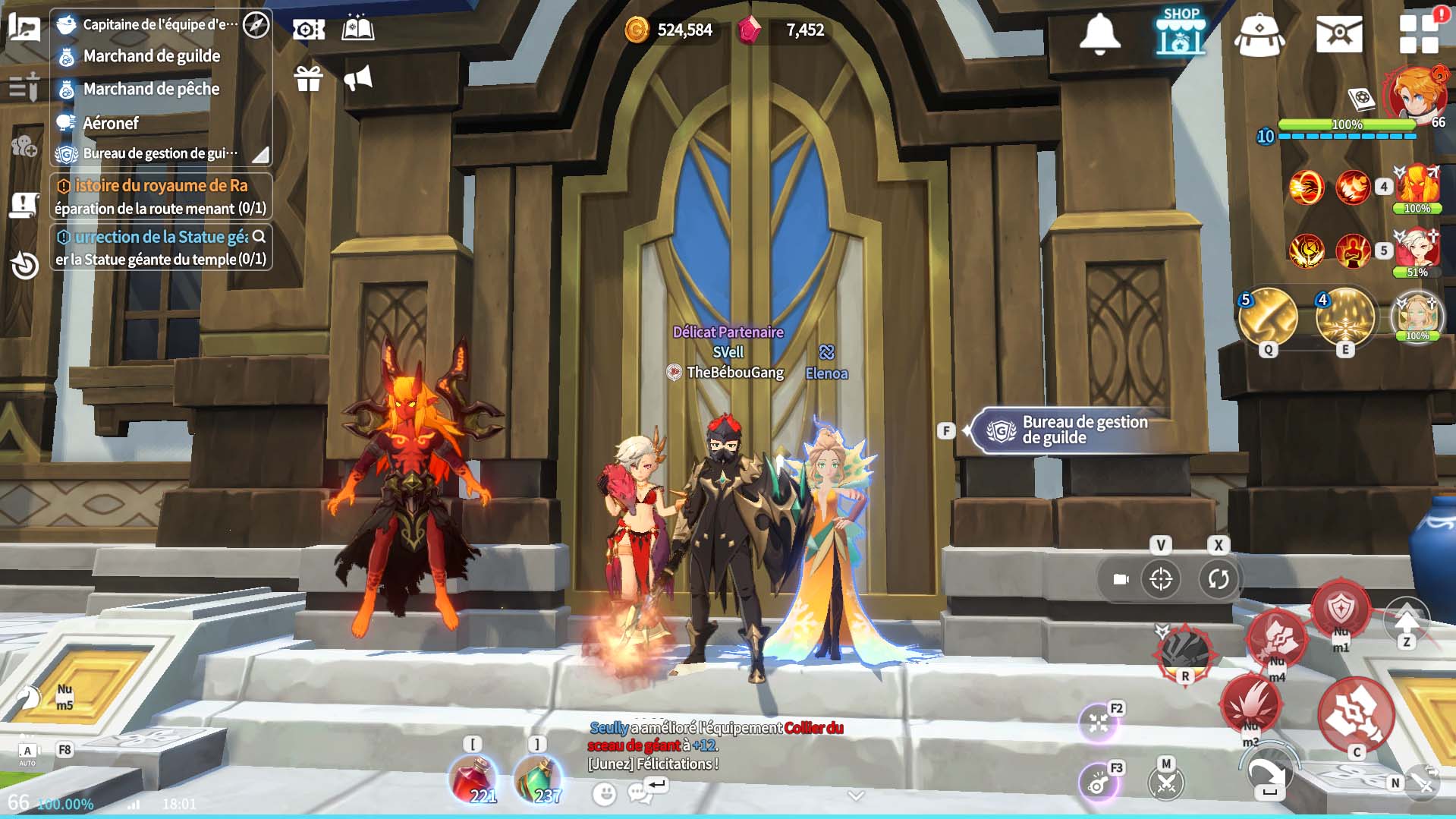The width and height of the screenshot is (1456, 819).
Task: Open the announcements megaphone
Action: [358, 78]
